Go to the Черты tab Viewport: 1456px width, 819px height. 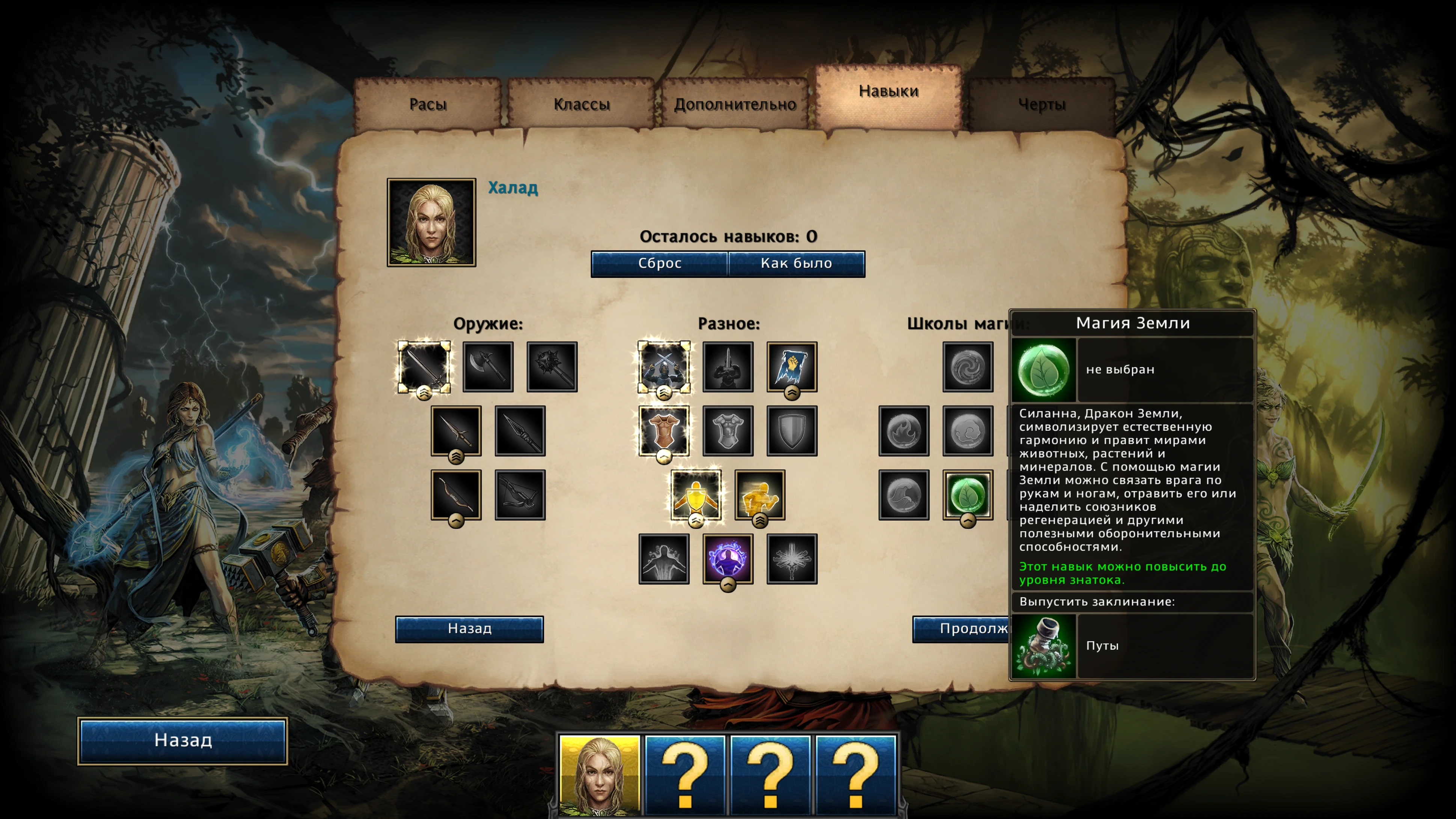click(x=1042, y=104)
